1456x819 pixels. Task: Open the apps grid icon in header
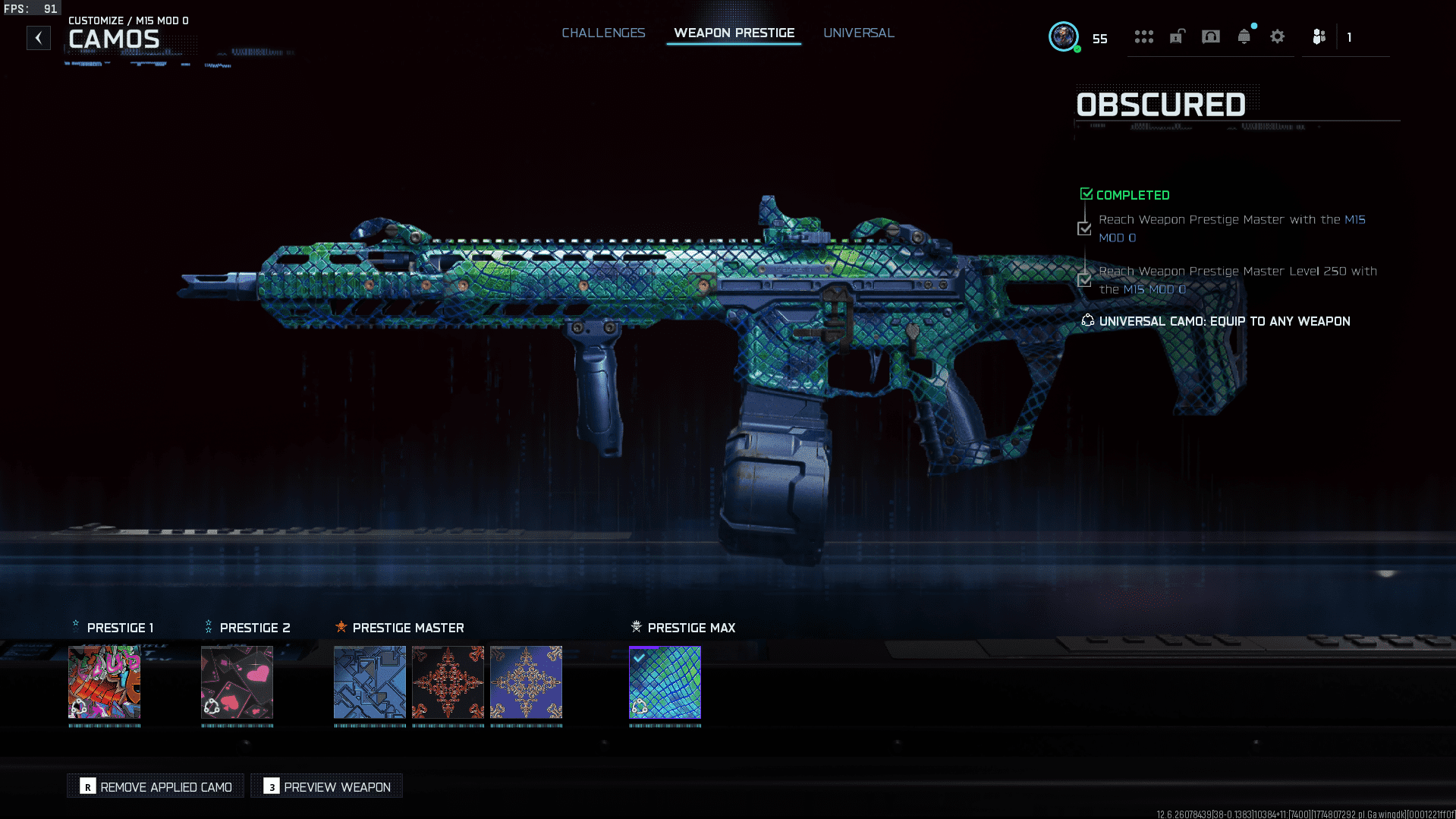pyautogui.click(x=1144, y=36)
